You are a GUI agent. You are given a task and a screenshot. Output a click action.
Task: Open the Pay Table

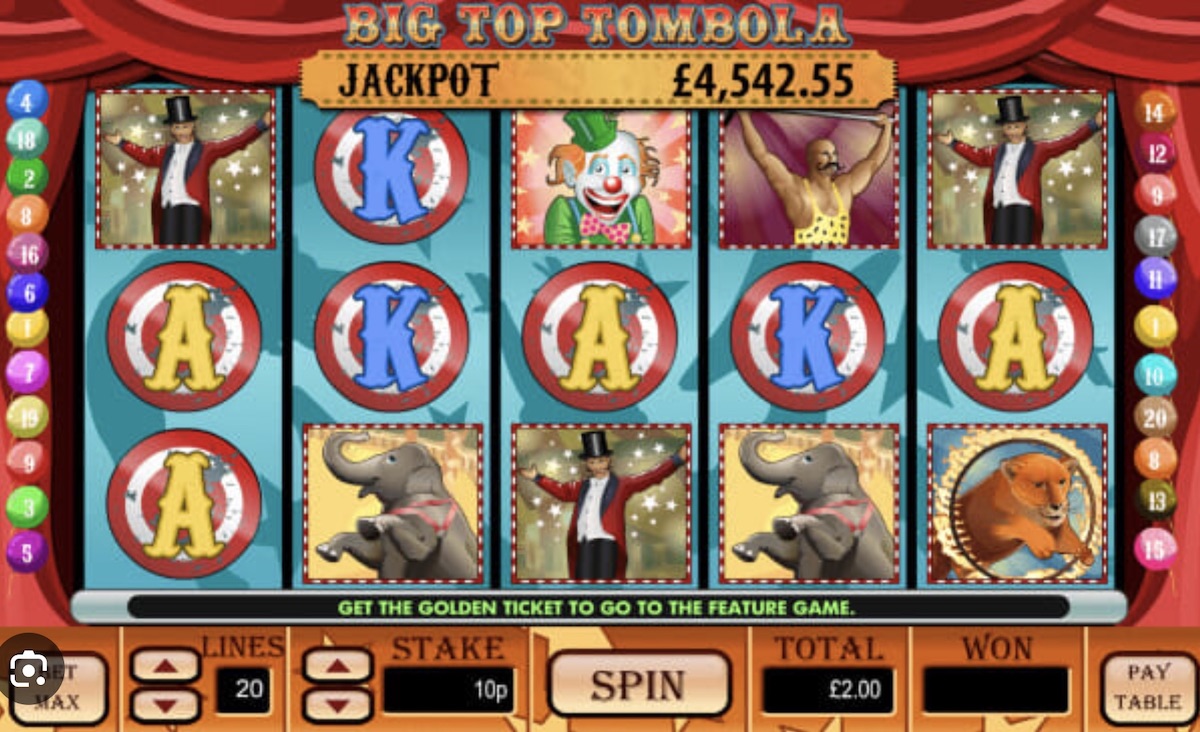click(x=1147, y=687)
